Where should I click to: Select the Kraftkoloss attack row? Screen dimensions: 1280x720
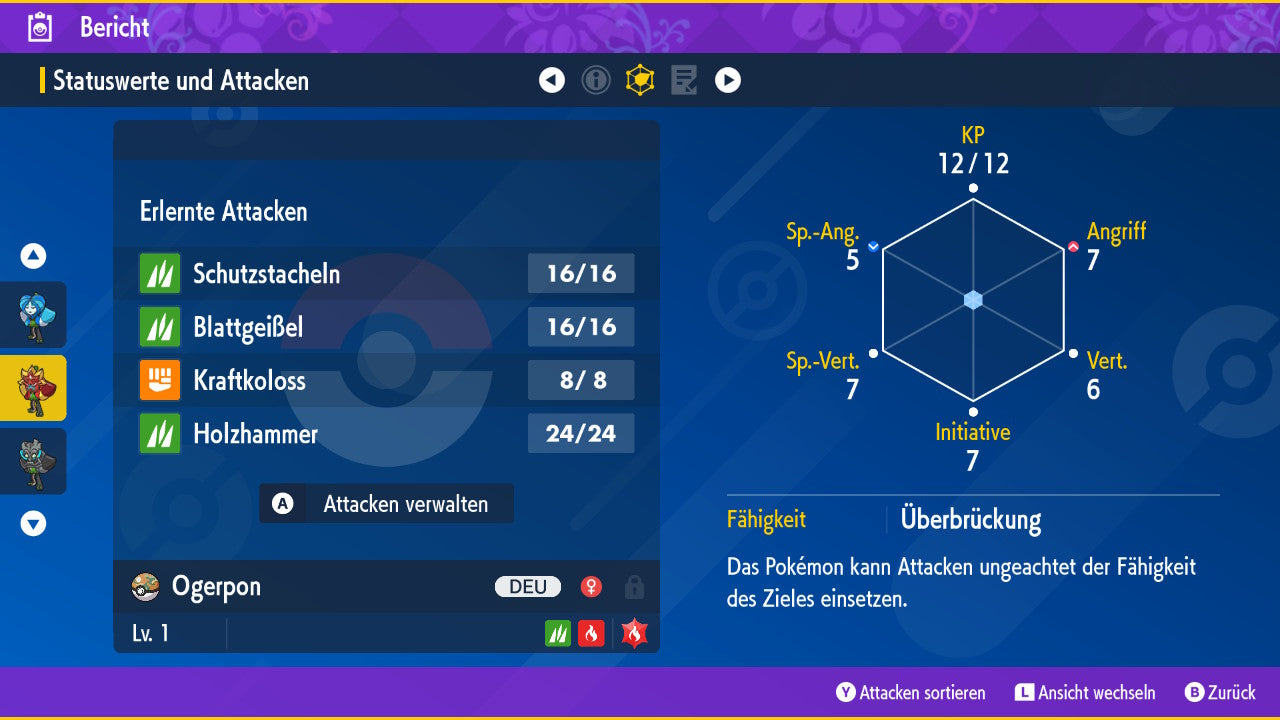coord(386,380)
